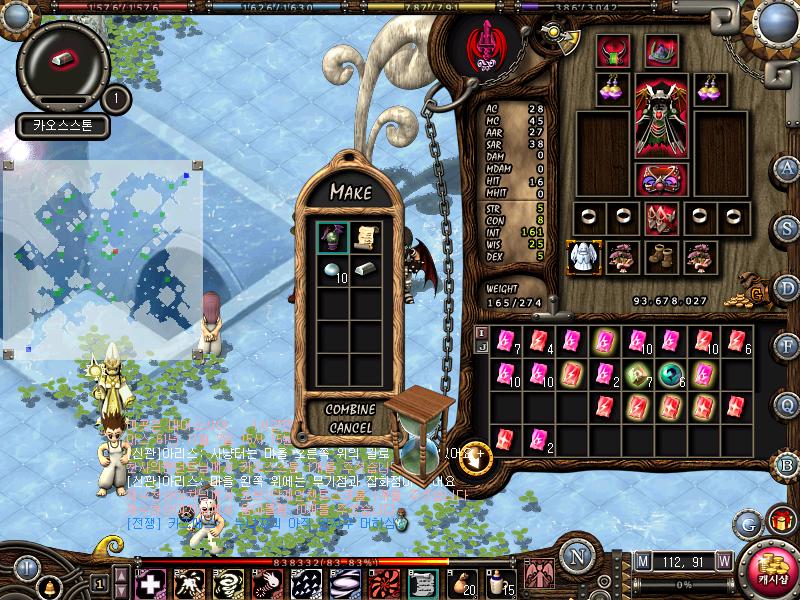Pick the potted plant item slot
800x600 pixels.
tap(332, 236)
